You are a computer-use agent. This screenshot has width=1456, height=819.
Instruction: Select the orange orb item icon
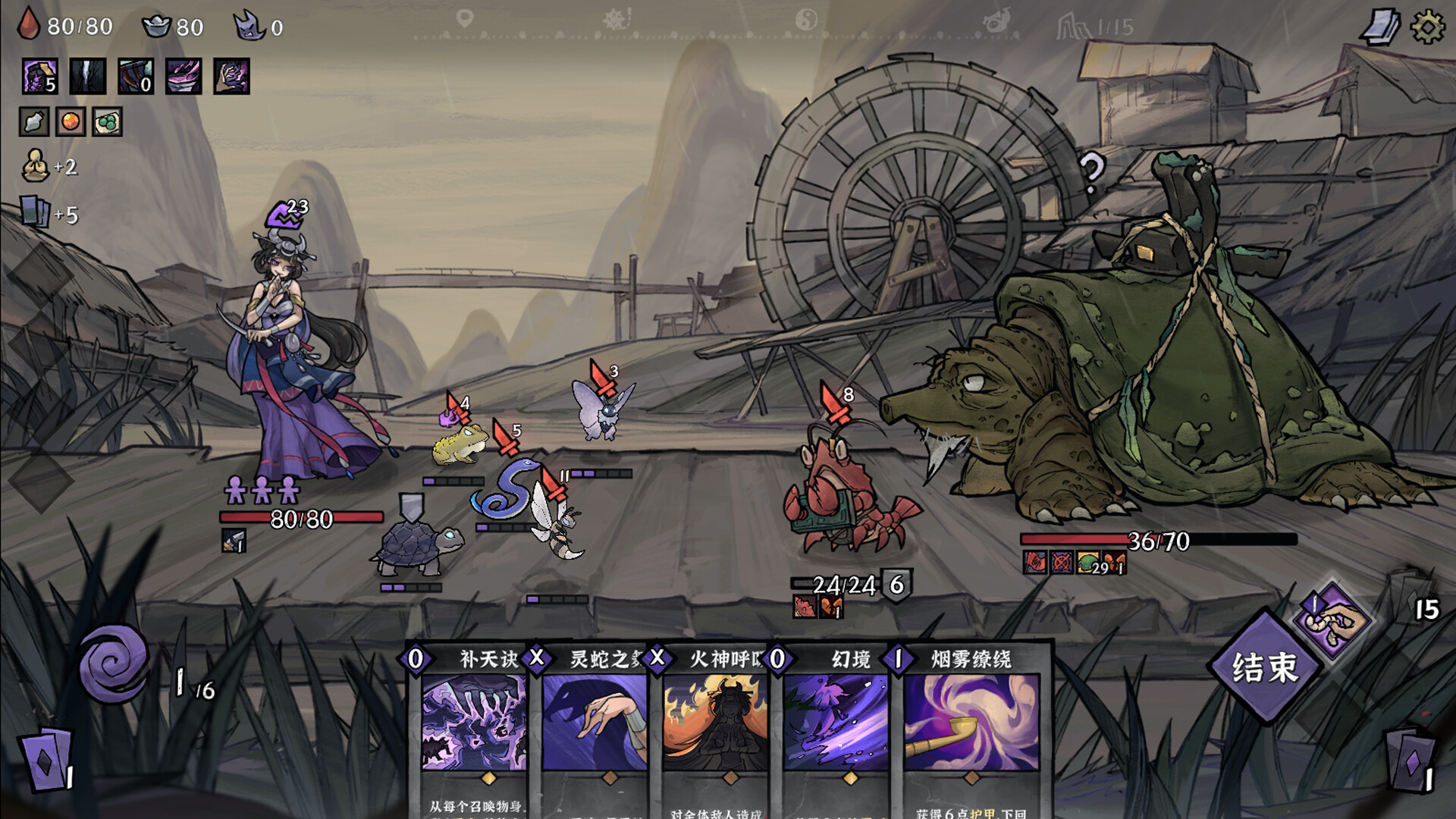click(x=70, y=120)
